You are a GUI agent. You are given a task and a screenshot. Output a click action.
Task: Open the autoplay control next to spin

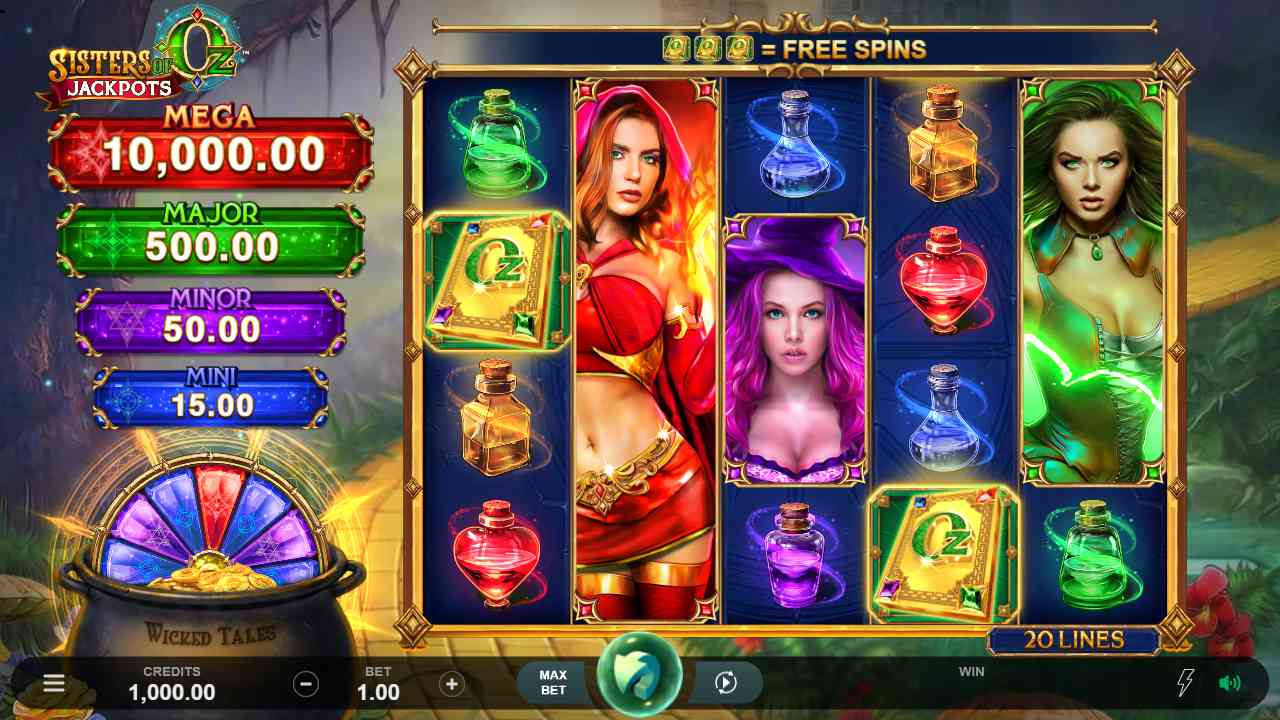pyautogui.click(x=726, y=683)
